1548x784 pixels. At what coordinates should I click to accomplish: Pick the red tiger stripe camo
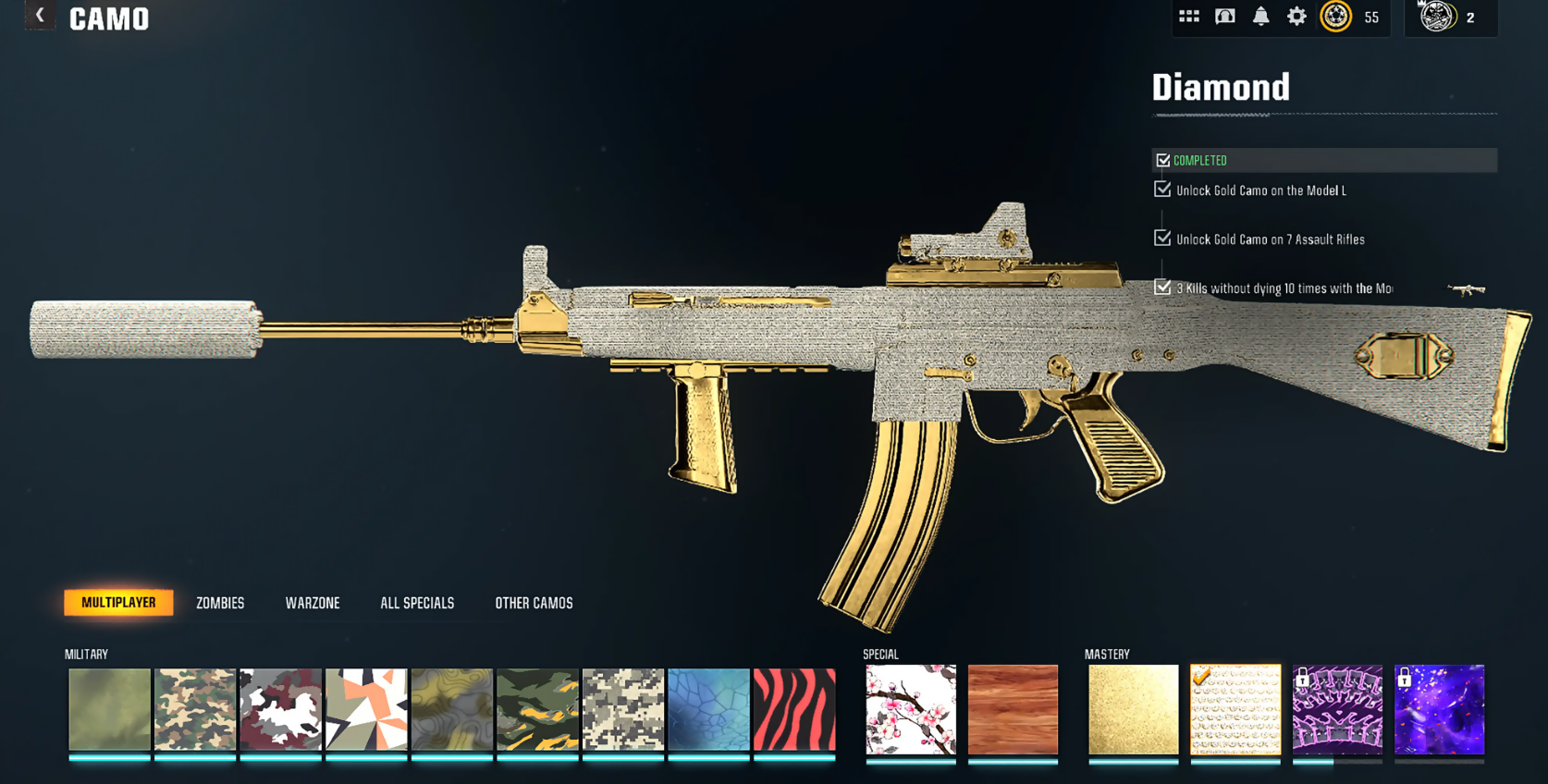(x=794, y=709)
